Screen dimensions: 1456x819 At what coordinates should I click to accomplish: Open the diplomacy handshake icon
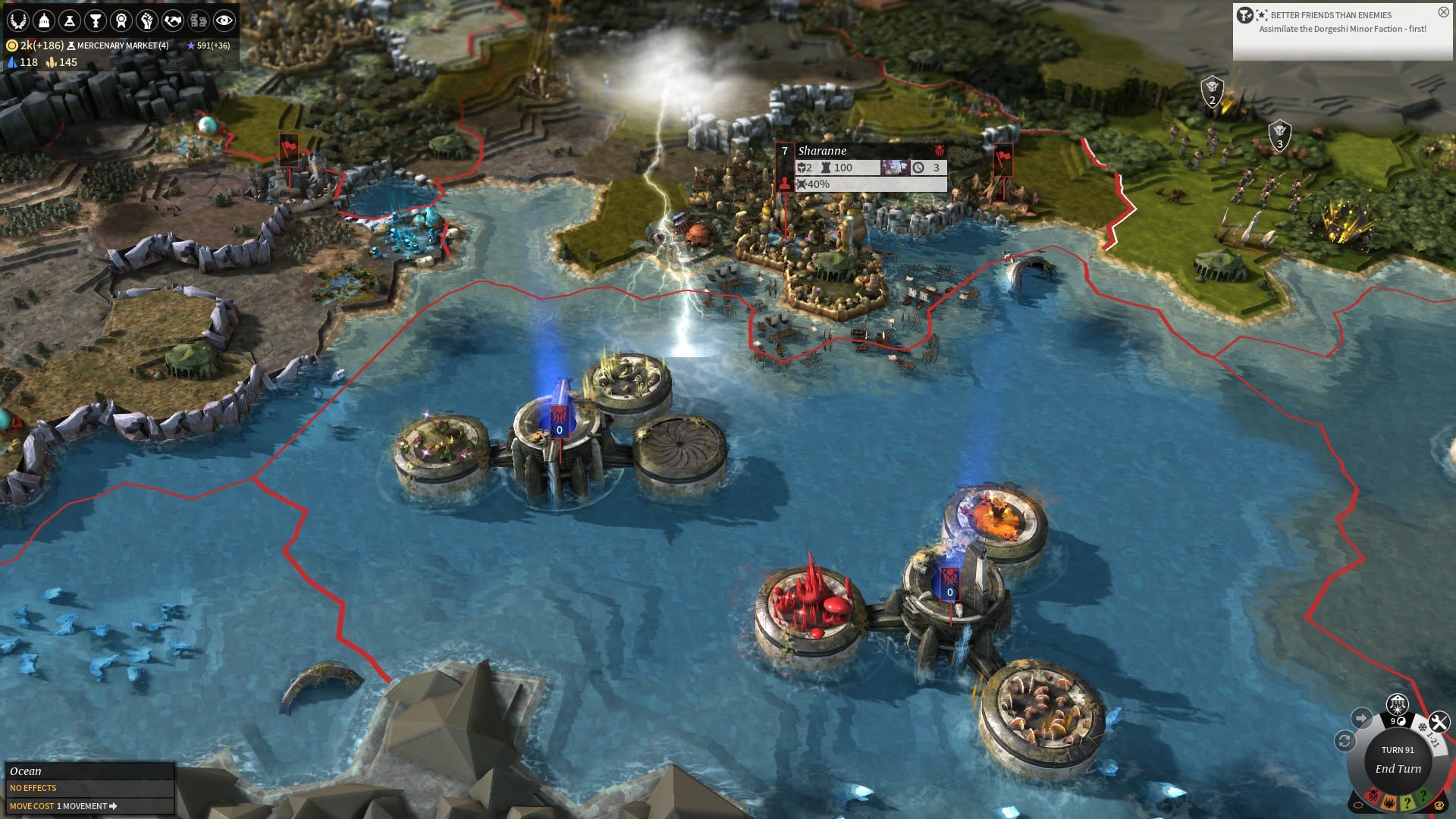pyautogui.click(x=172, y=19)
